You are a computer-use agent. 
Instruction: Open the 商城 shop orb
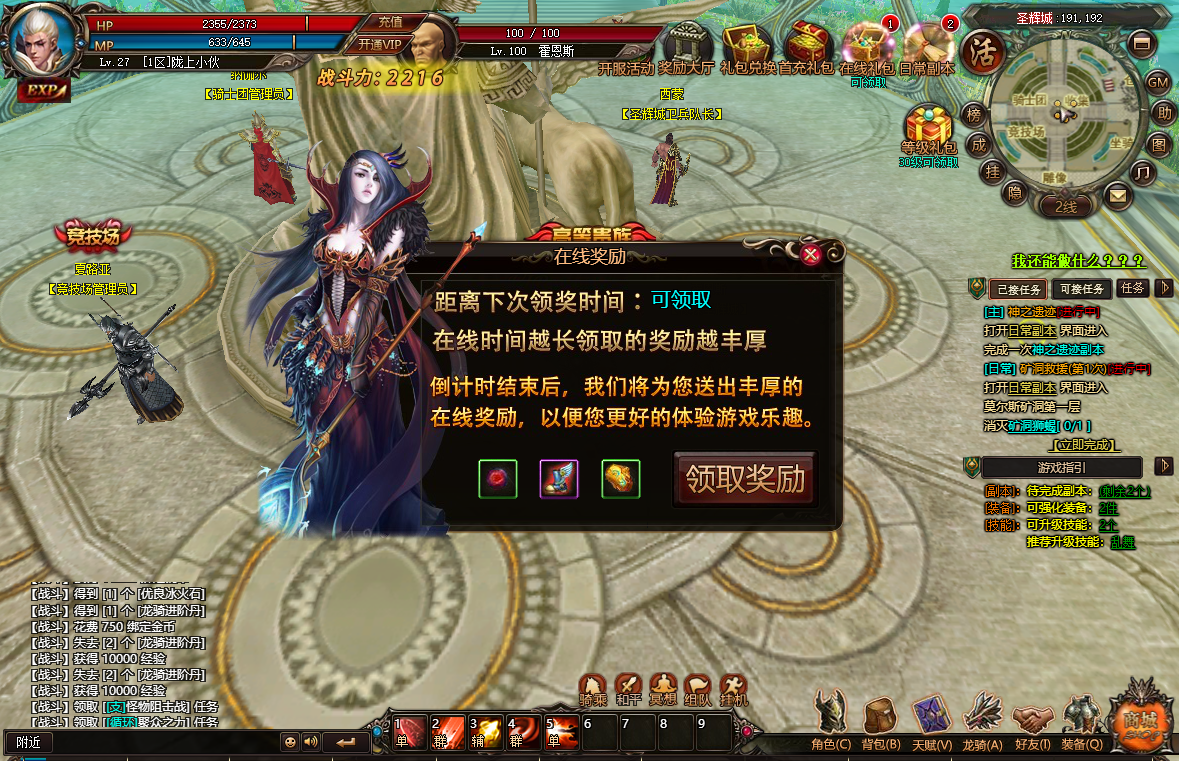pos(1139,716)
